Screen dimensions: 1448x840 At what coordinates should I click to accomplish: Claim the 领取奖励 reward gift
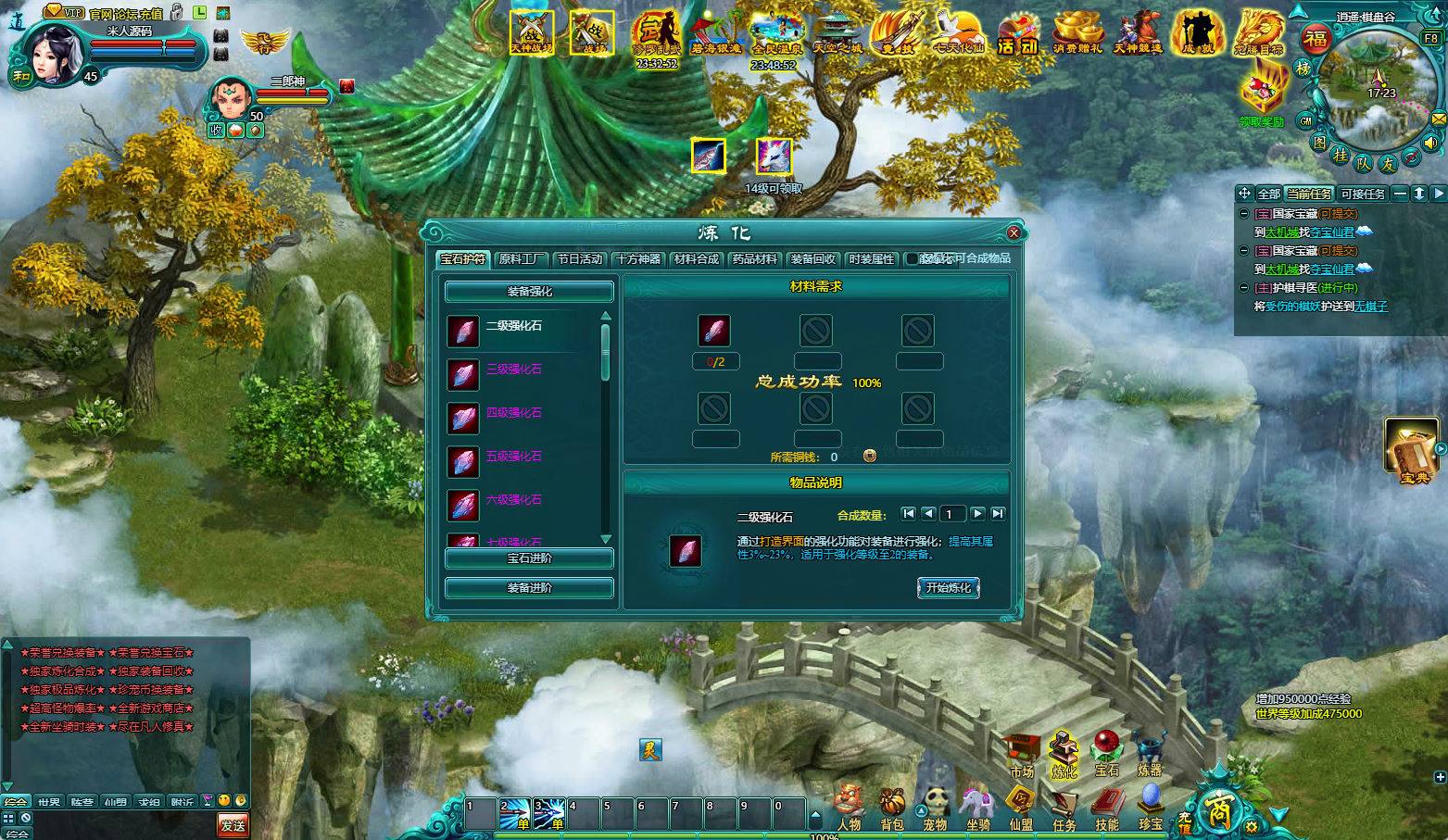[1262, 97]
